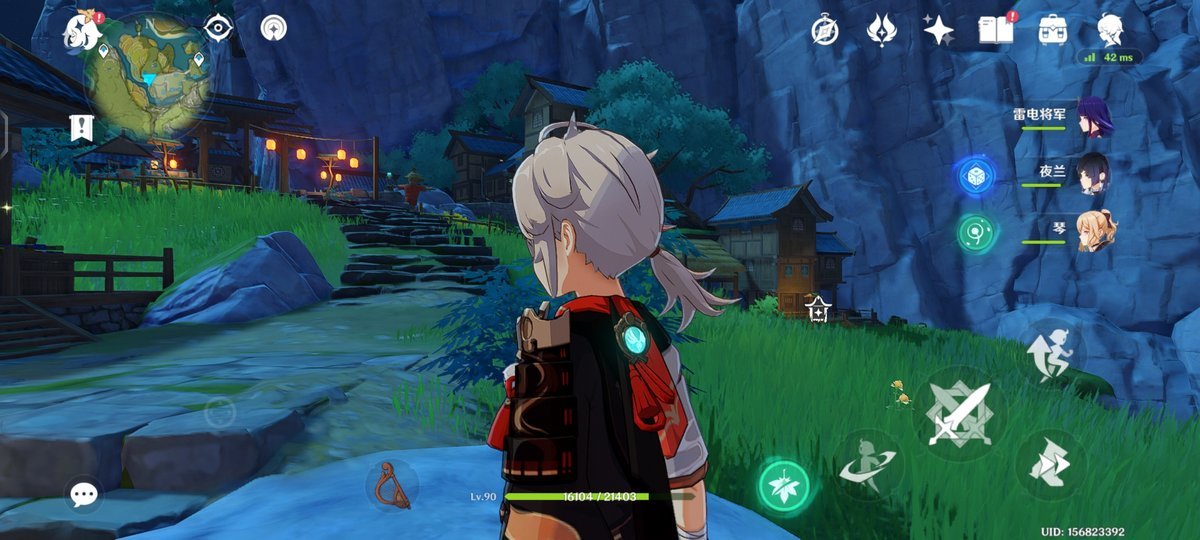
Task: Use the bow gadget quick slot
Action: click(x=392, y=485)
